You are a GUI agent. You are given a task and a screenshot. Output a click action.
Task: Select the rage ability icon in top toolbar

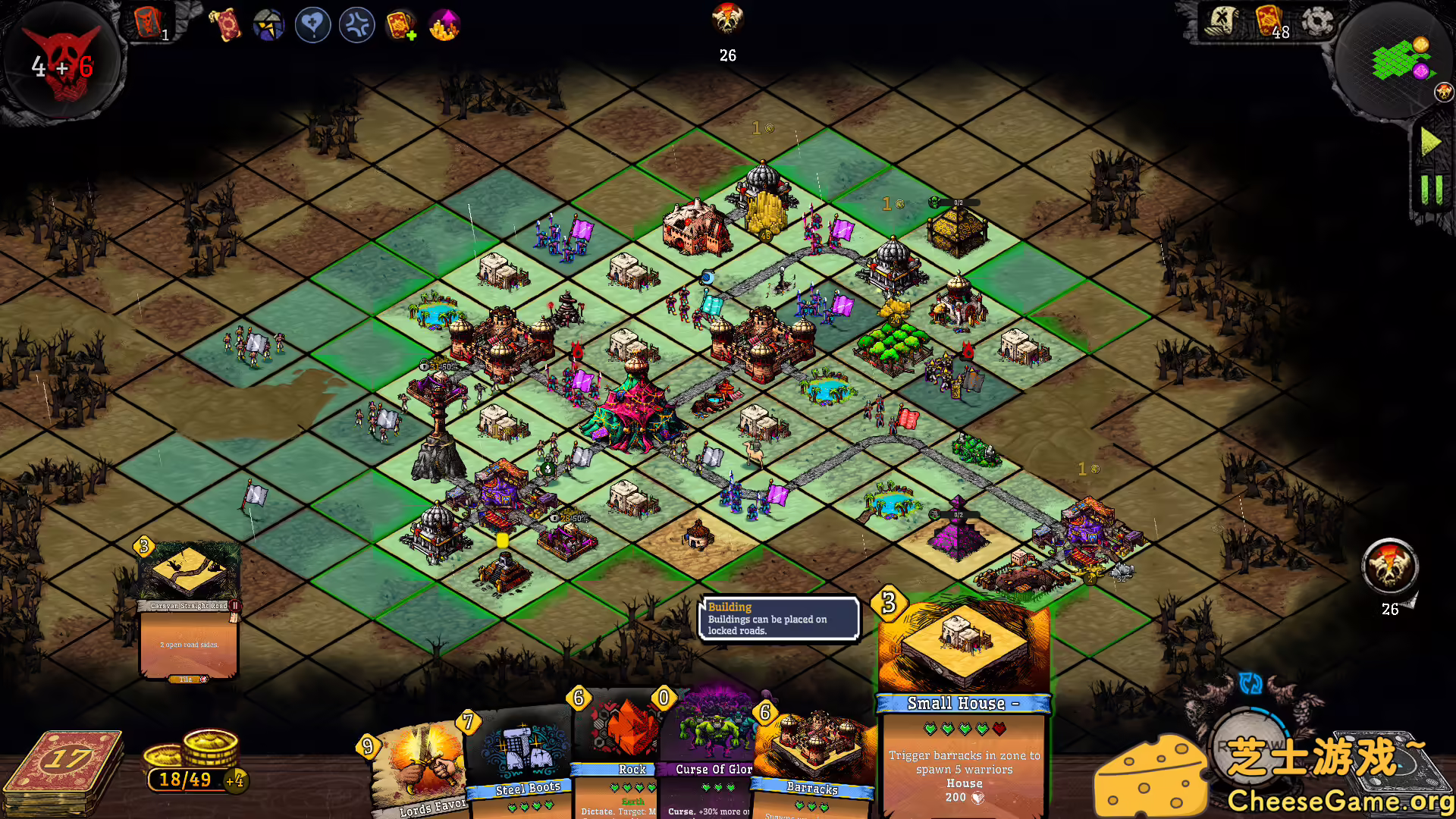point(356,24)
